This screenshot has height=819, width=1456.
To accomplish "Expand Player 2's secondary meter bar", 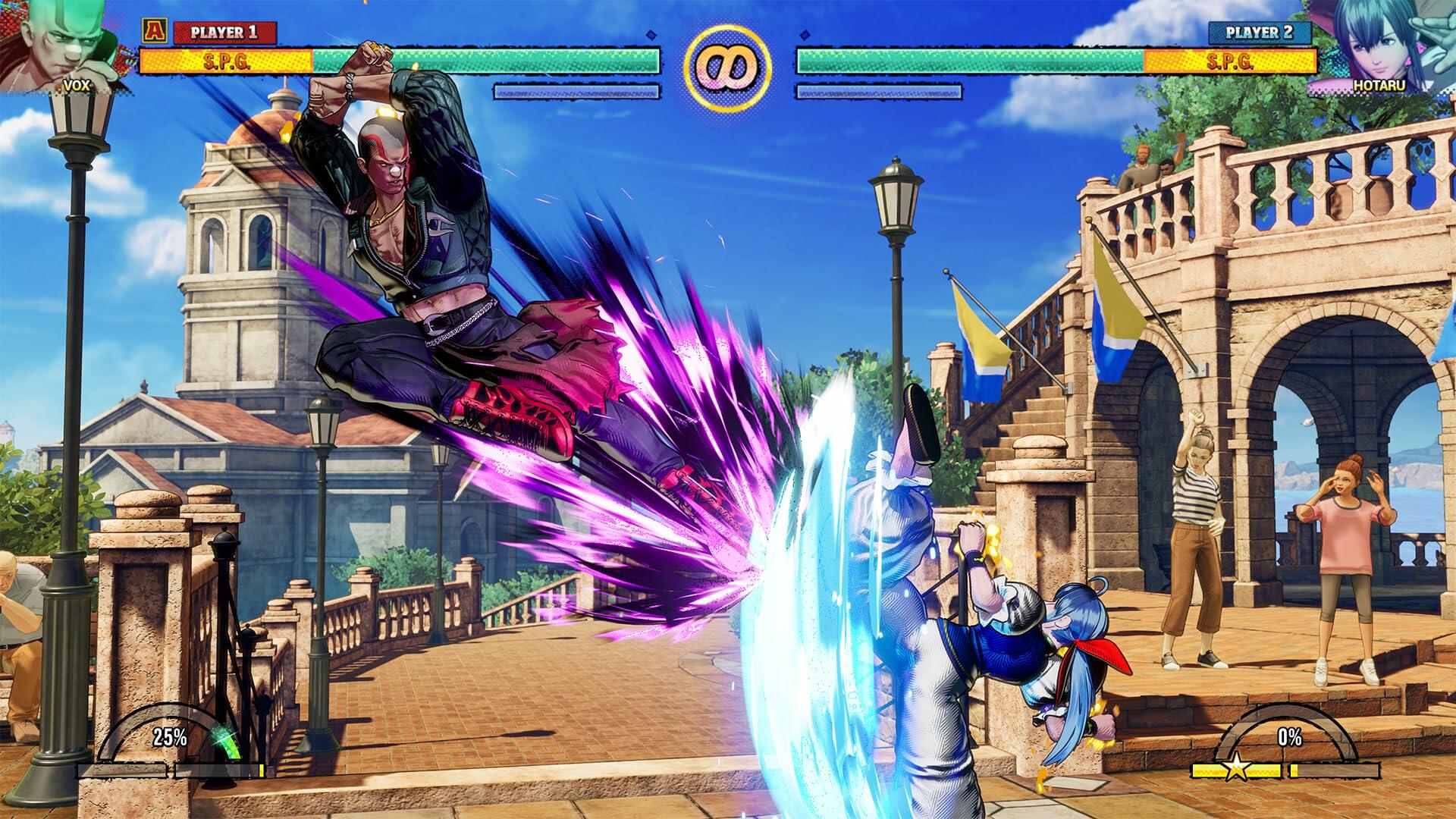I will click(x=880, y=91).
